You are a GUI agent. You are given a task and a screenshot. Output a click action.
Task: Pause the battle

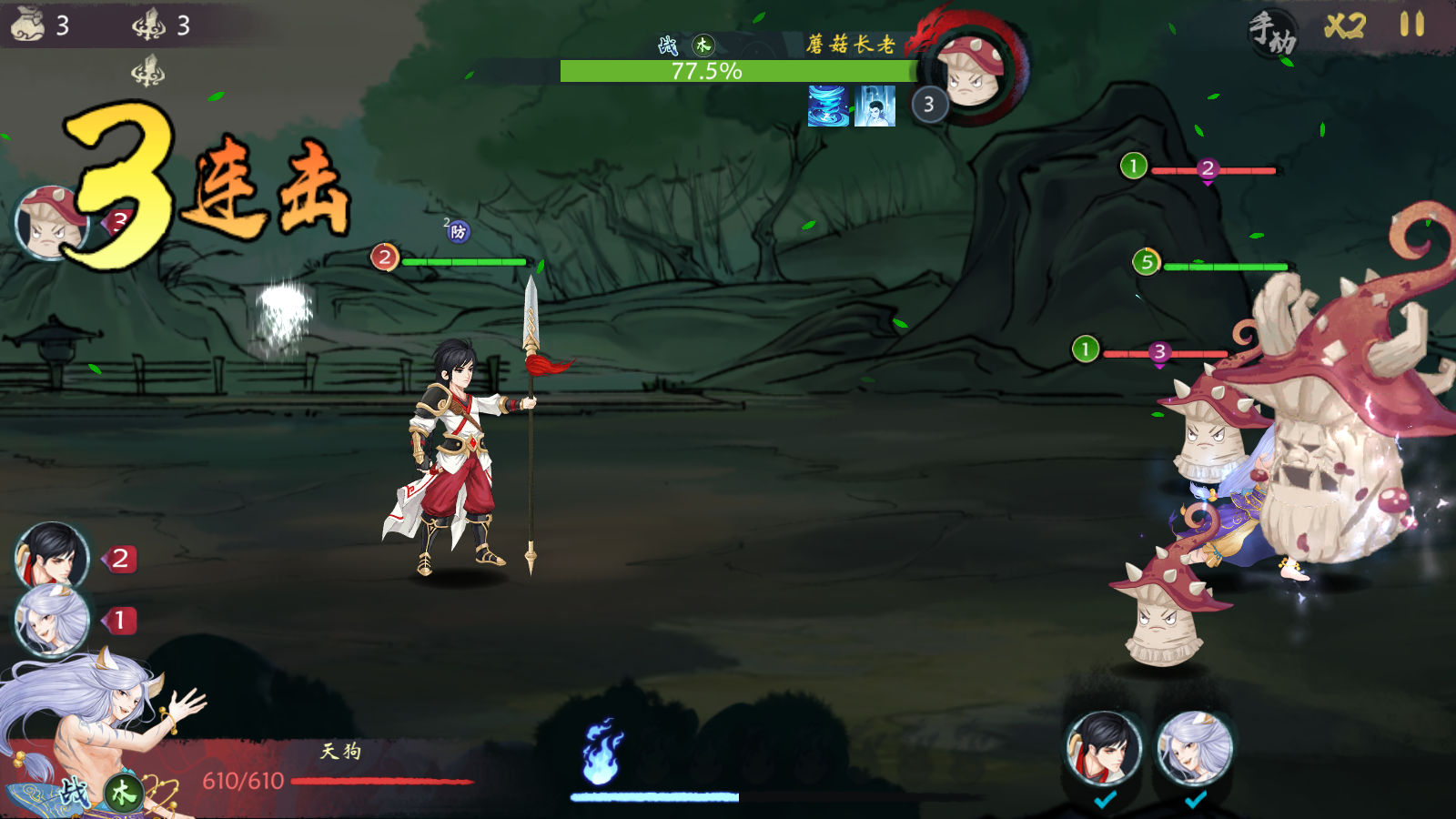1411,25
